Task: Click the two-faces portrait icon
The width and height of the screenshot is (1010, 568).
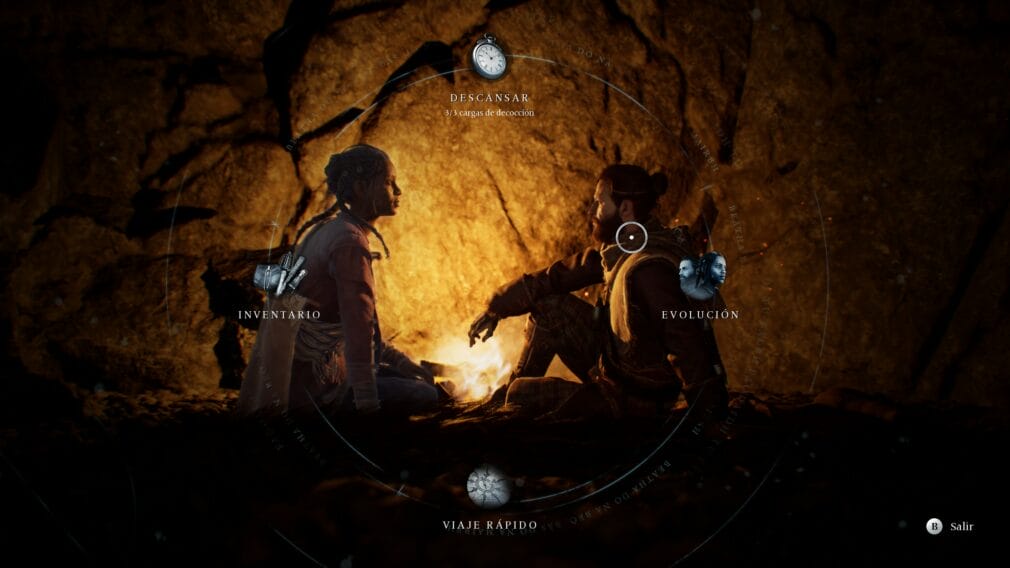Action: [702, 273]
